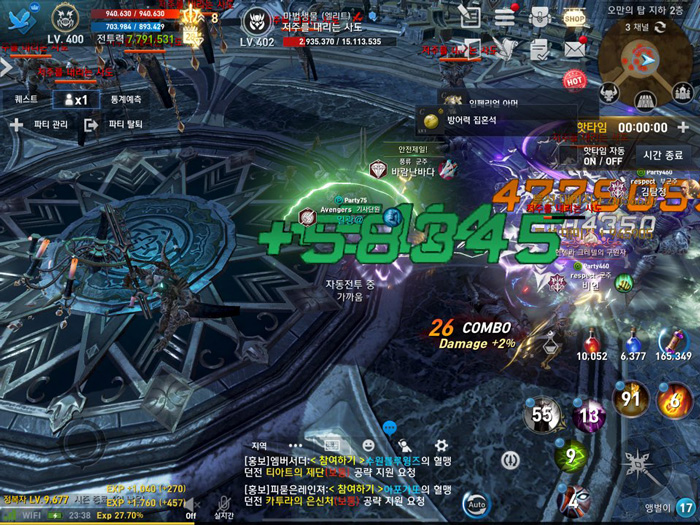
Task: Use the blue mana potion
Action: coord(633,342)
